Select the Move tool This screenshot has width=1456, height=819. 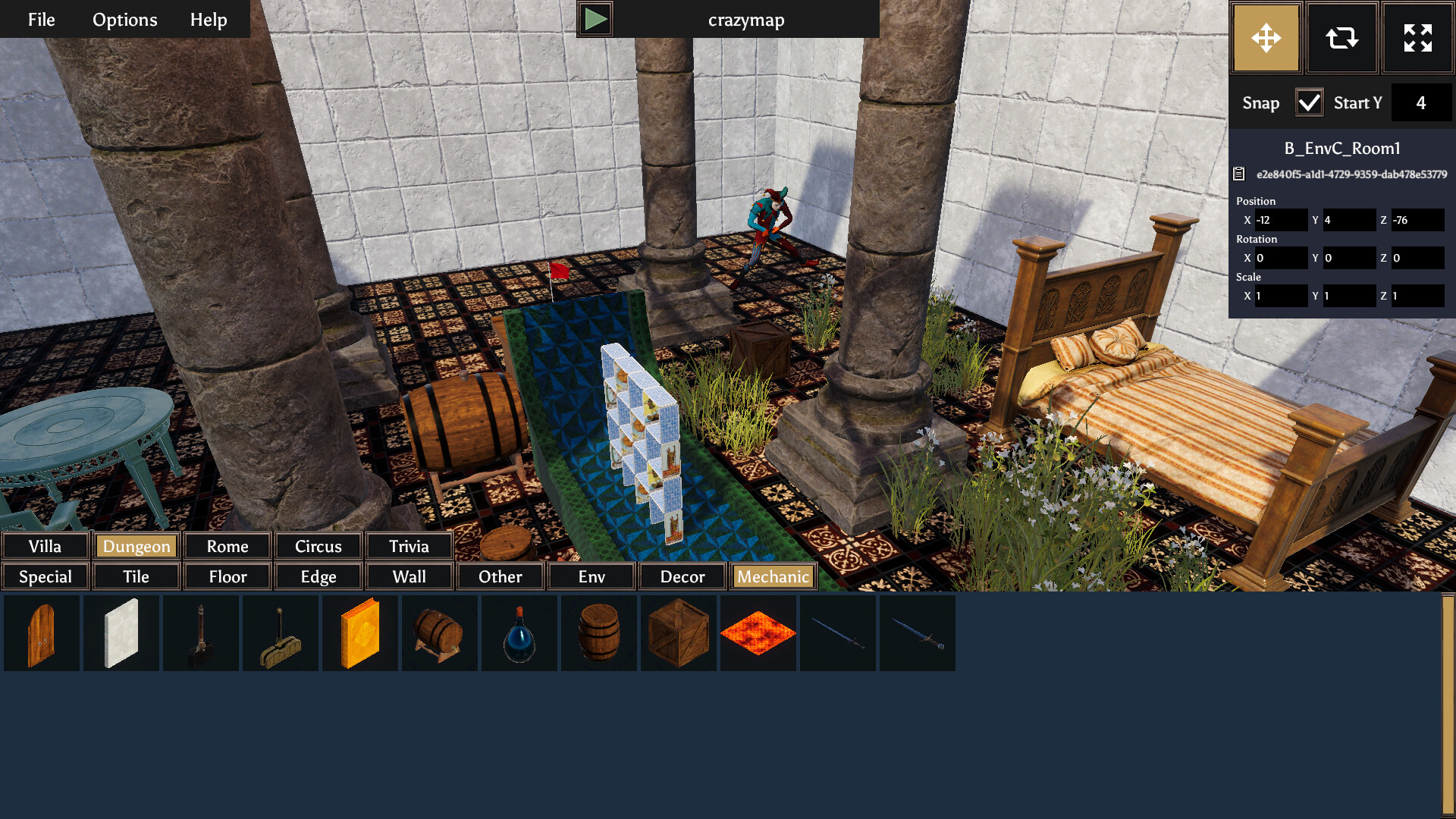tap(1265, 37)
